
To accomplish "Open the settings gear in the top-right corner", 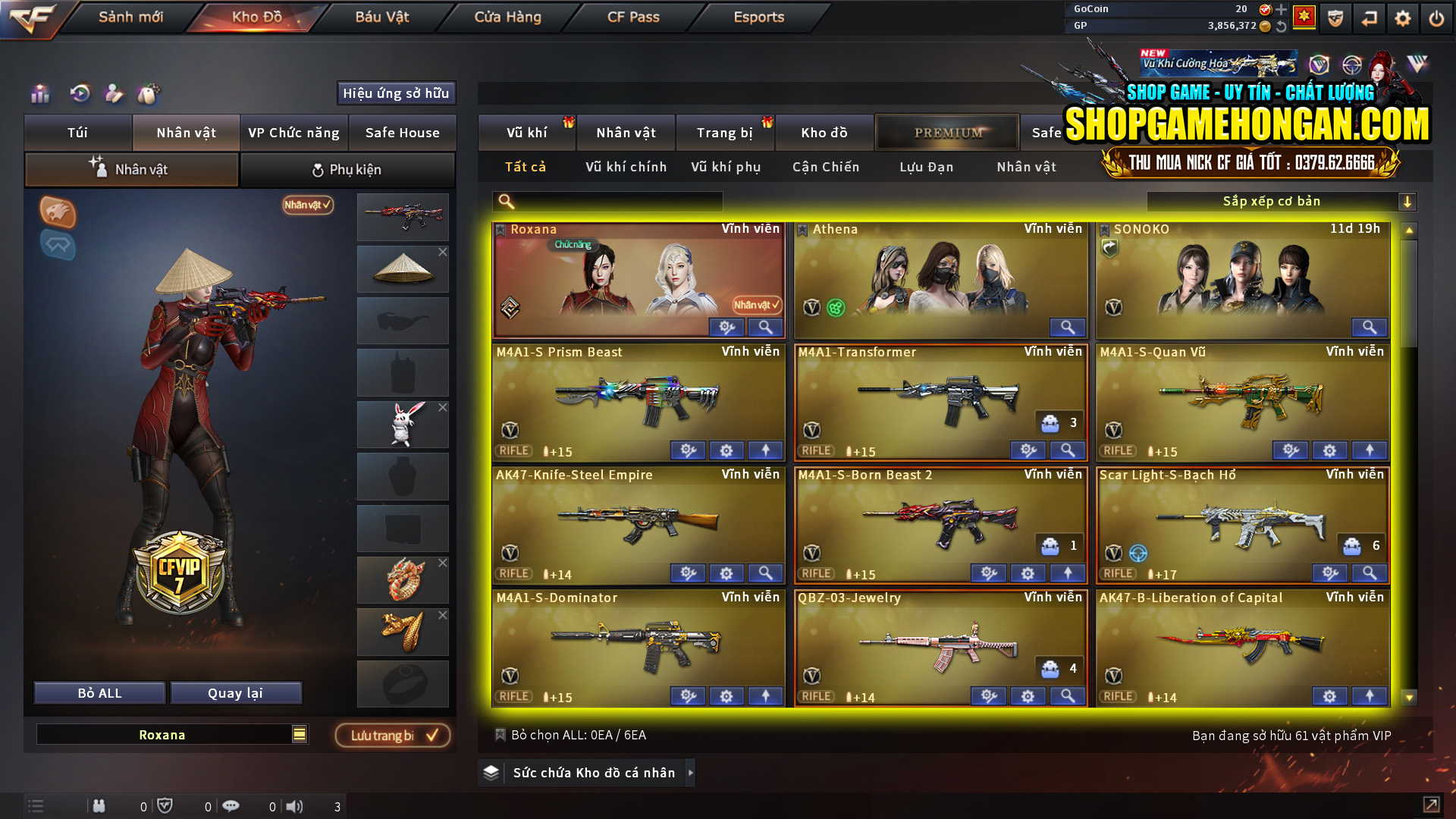I will [1401, 18].
